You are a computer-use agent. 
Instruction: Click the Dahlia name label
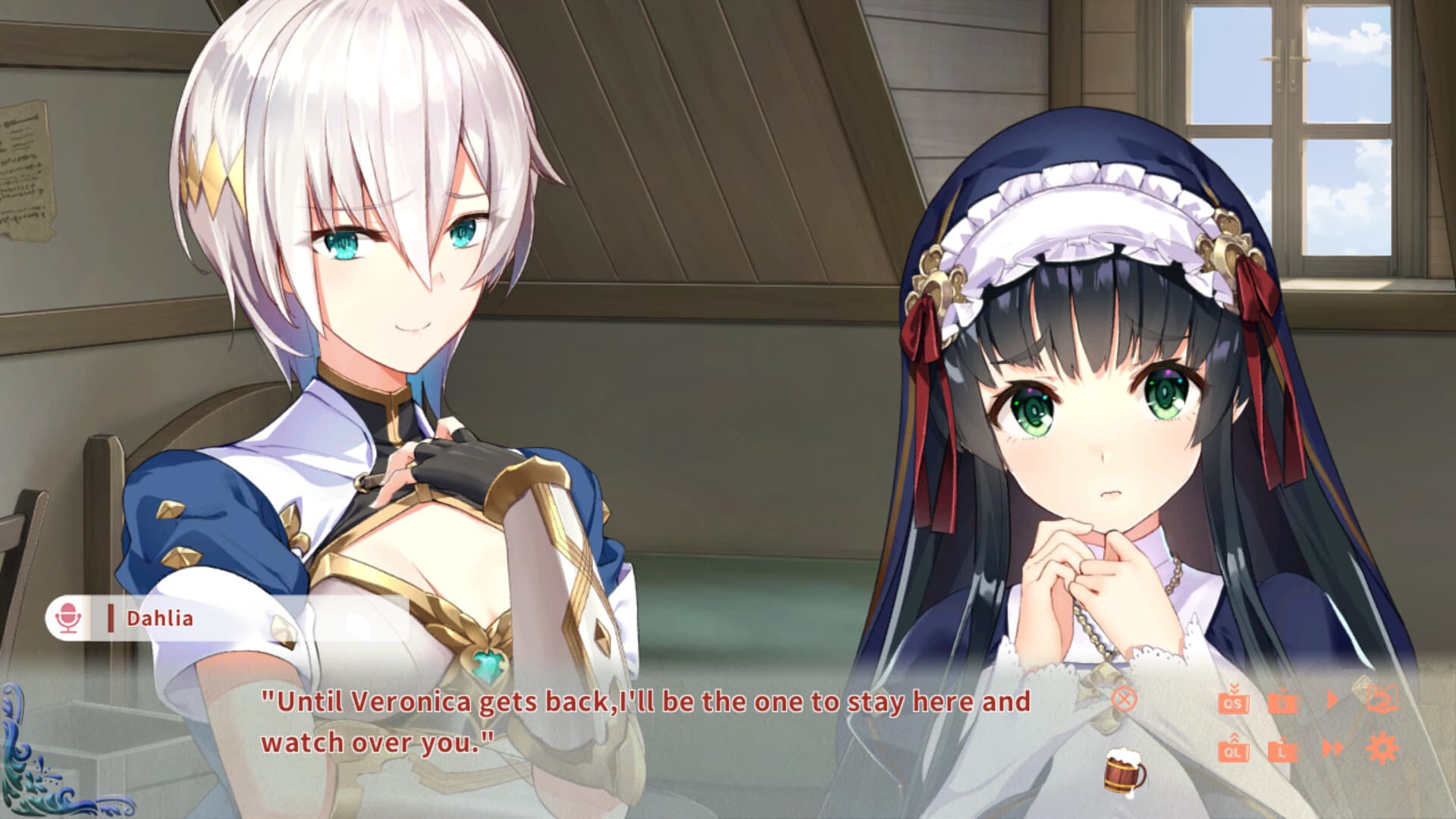159,620
